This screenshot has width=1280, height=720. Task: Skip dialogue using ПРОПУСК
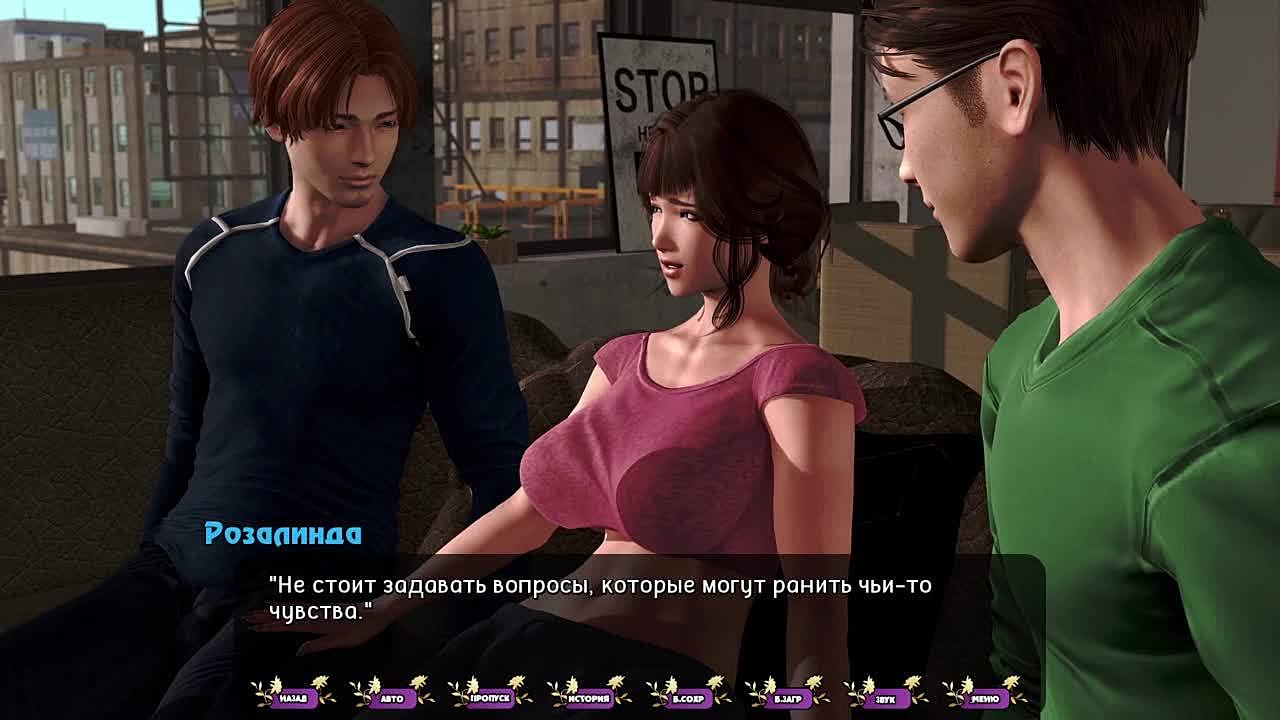pyautogui.click(x=491, y=698)
